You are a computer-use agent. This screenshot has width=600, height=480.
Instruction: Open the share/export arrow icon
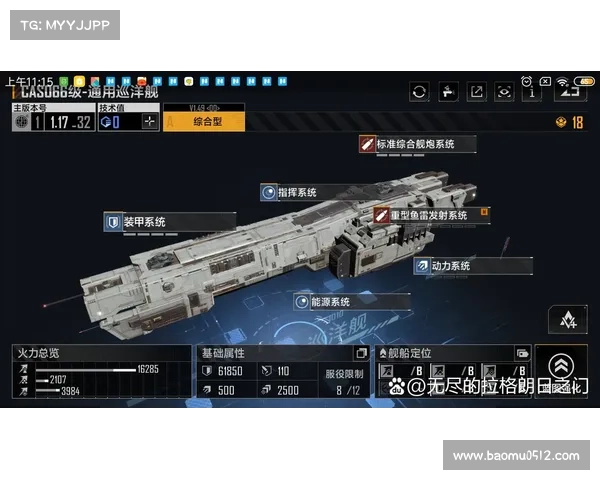[x=477, y=92]
